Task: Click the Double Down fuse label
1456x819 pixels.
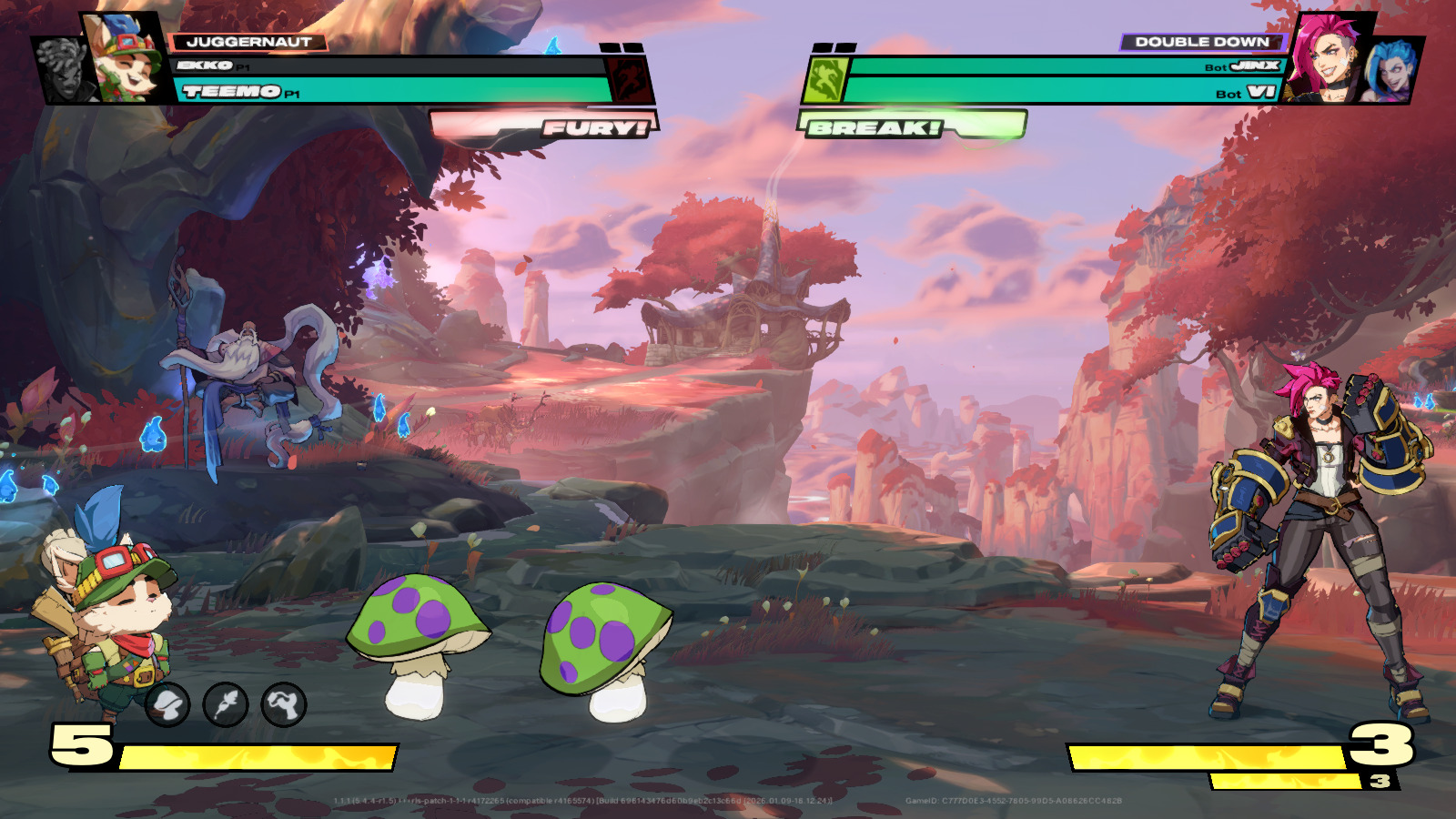Action: coord(1201,42)
